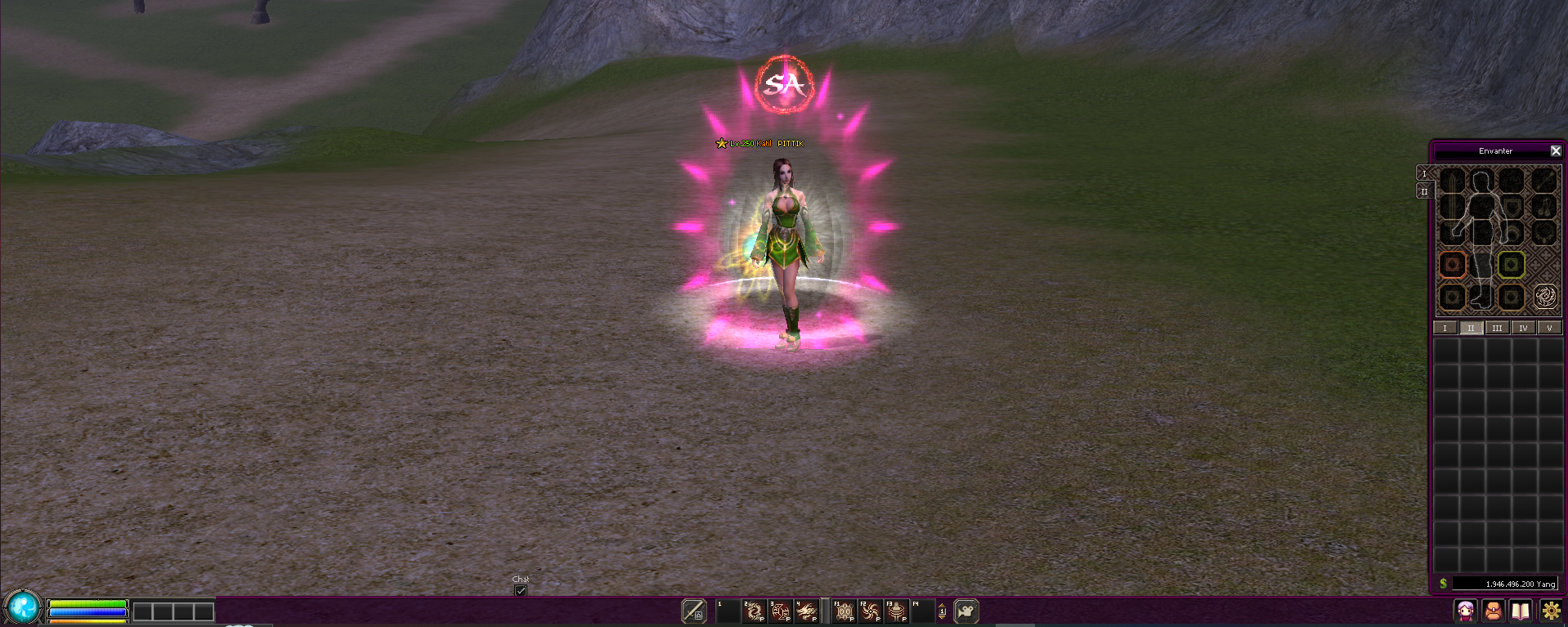
Task: Toggle the inventory with the backpack icon
Action: click(1493, 611)
